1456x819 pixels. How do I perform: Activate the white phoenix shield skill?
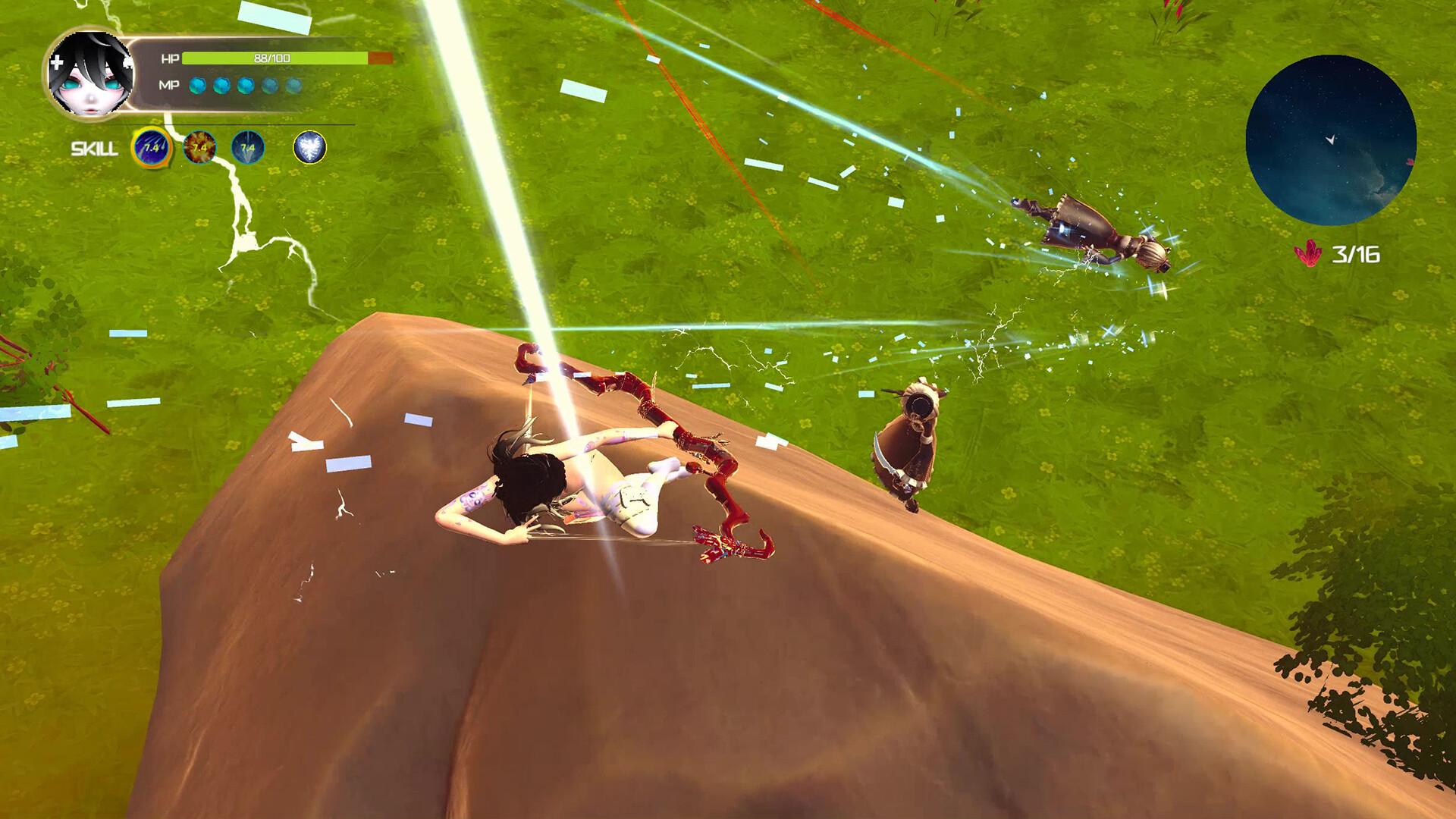(312, 149)
